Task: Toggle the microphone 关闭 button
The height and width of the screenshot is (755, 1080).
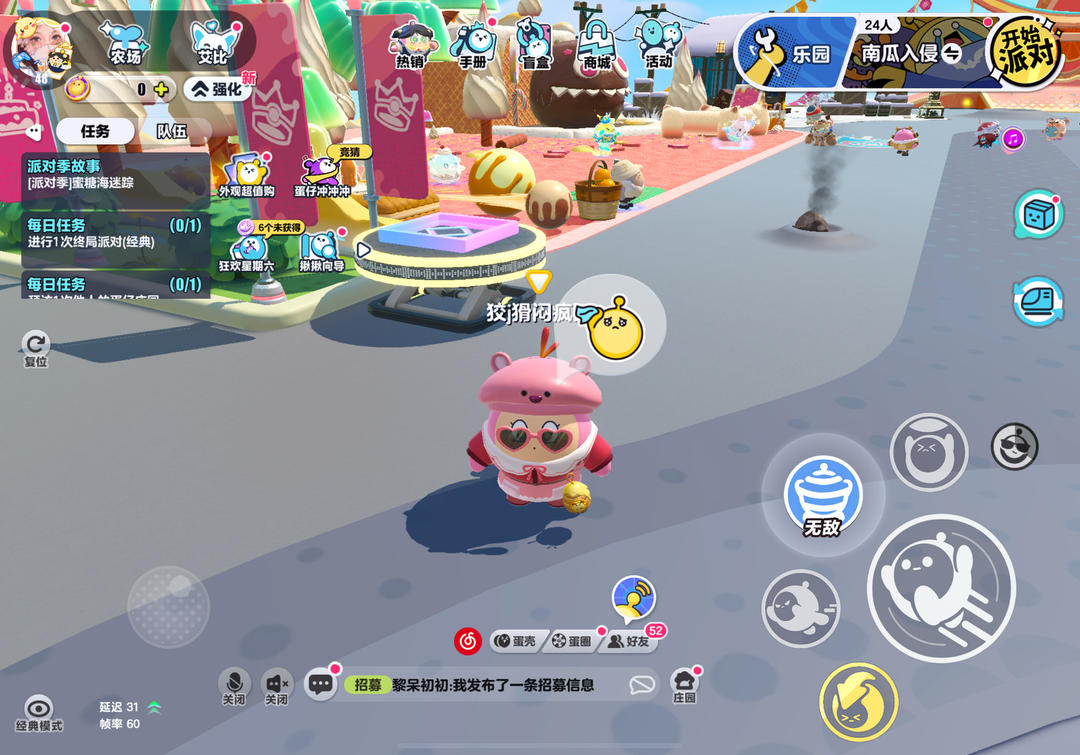Action: click(234, 685)
